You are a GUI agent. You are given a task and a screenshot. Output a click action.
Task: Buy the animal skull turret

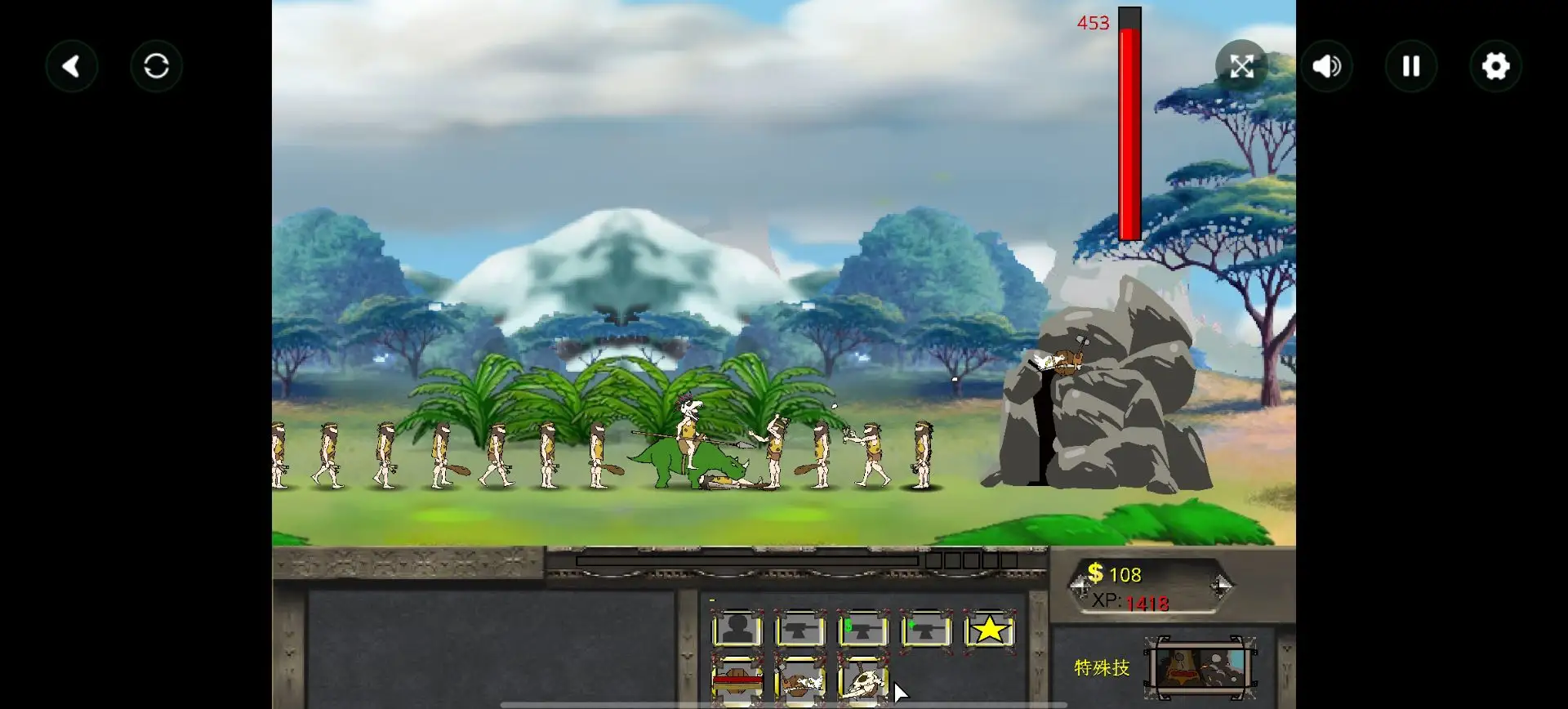pos(863,681)
